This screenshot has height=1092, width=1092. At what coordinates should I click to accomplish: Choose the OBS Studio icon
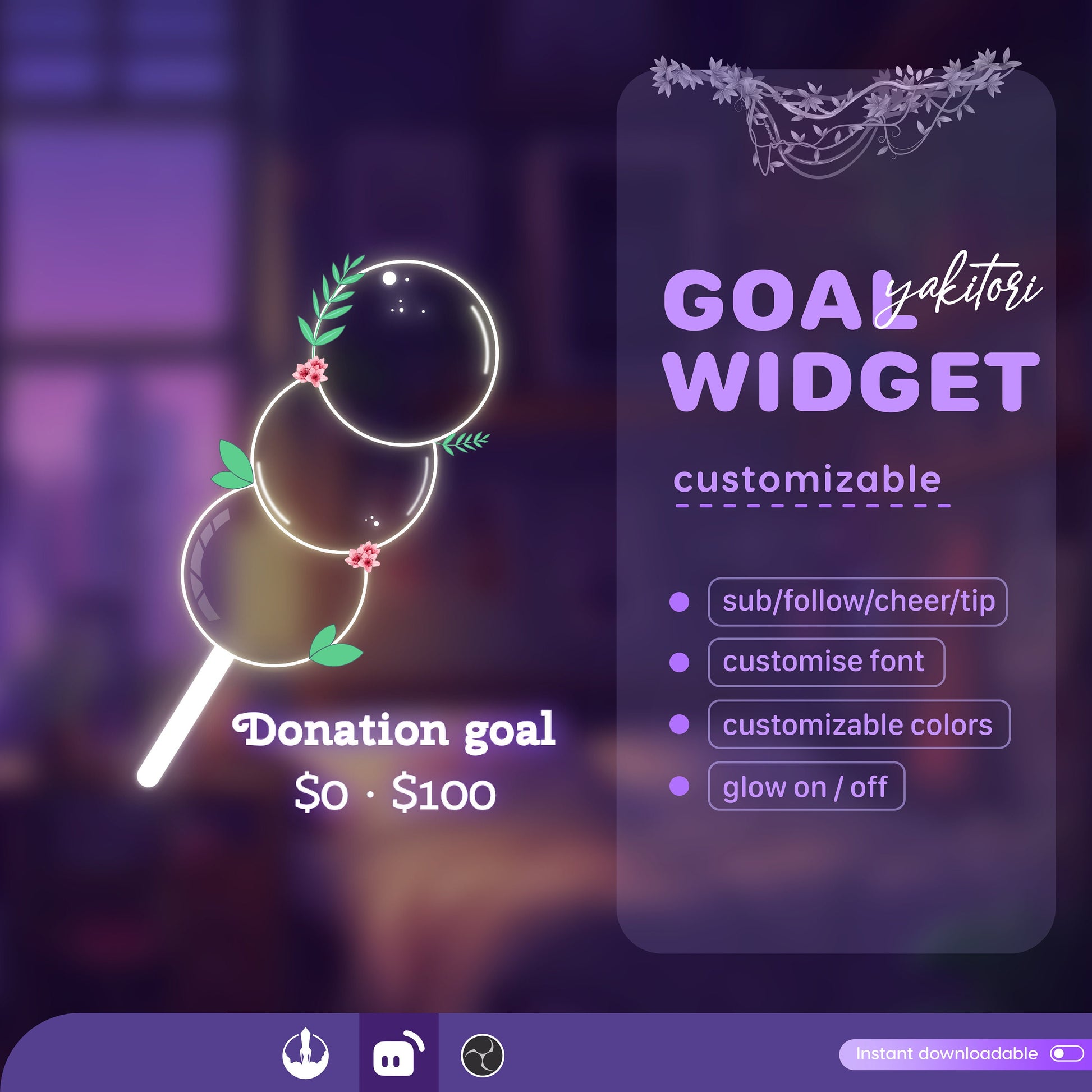pyautogui.click(x=482, y=1055)
